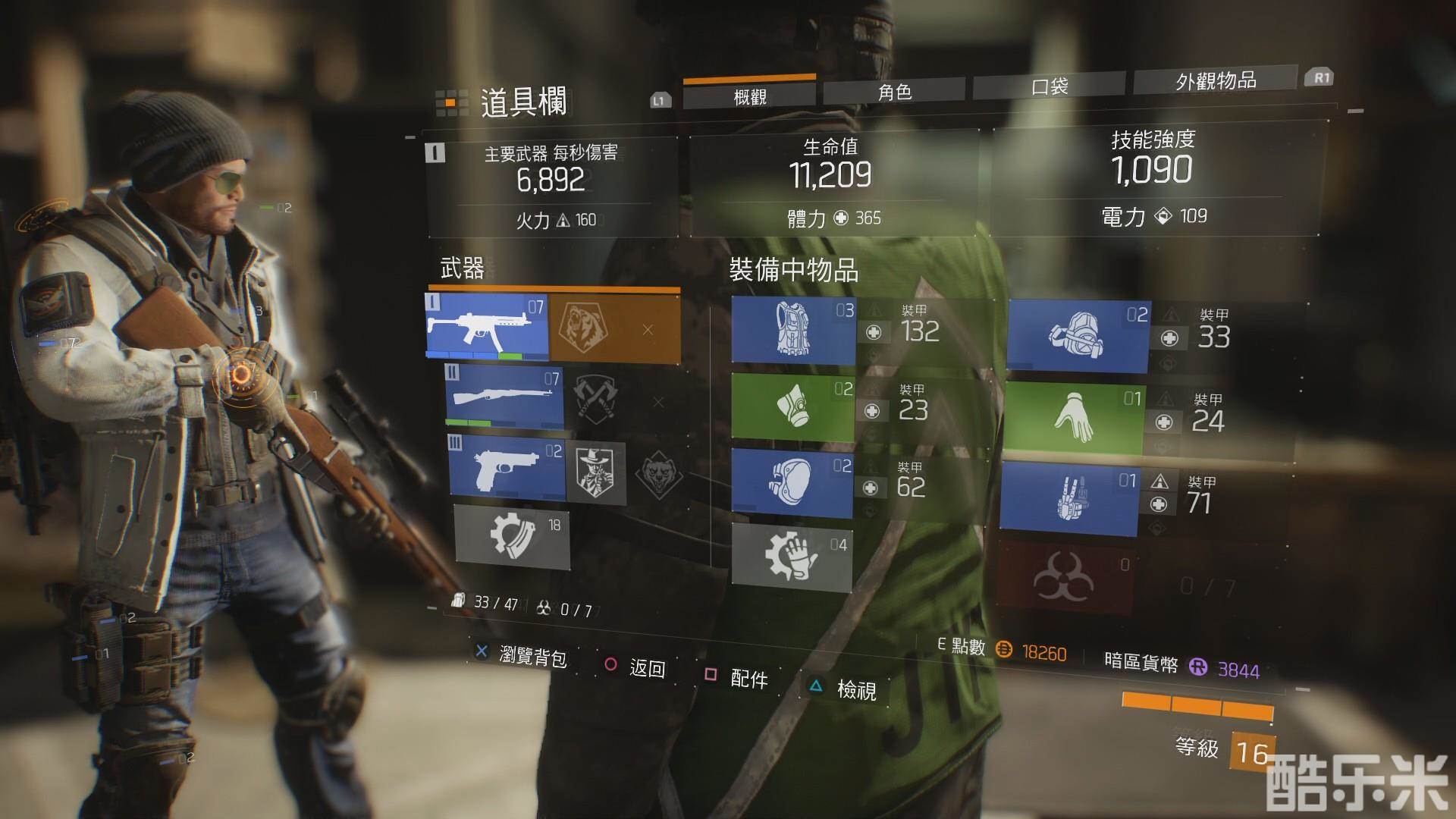Open the 角色 character tab
The image size is (1456, 819).
tap(895, 92)
